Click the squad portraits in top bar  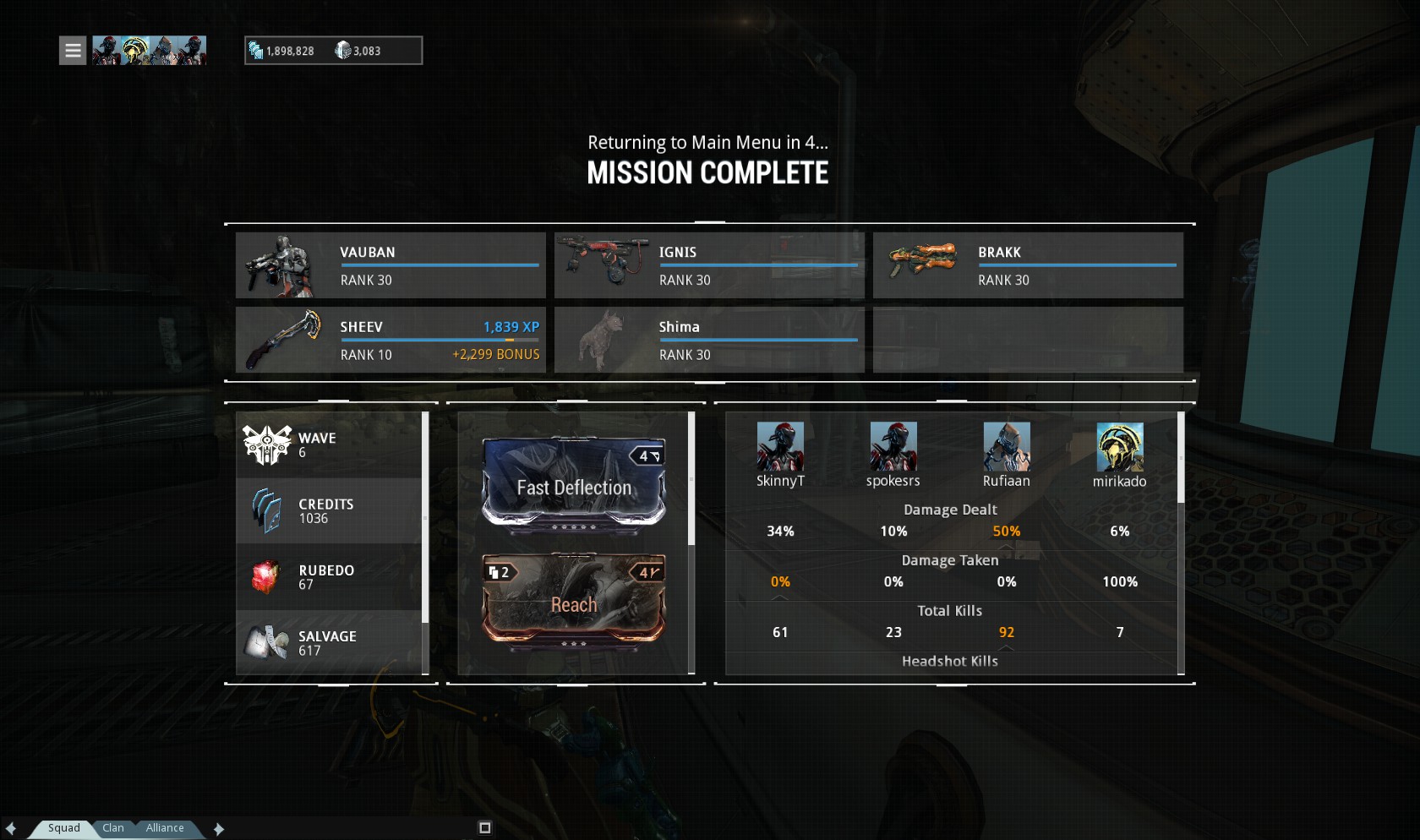pyautogui.click(x=149, y=51)
